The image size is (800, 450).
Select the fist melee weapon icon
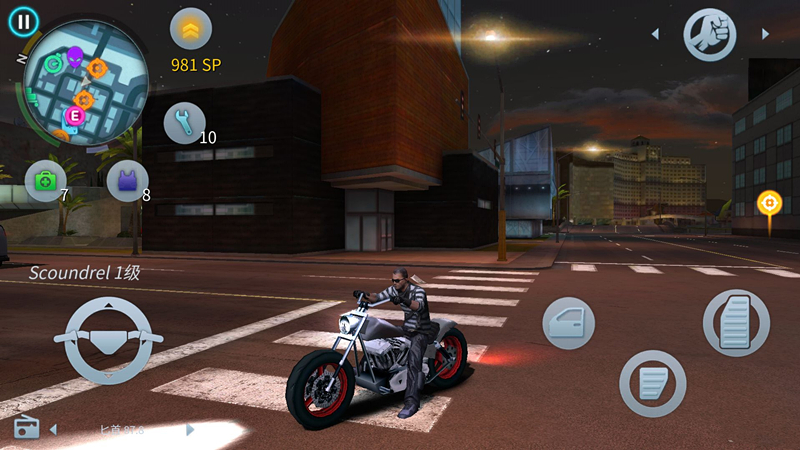click(x=709, y=34)
